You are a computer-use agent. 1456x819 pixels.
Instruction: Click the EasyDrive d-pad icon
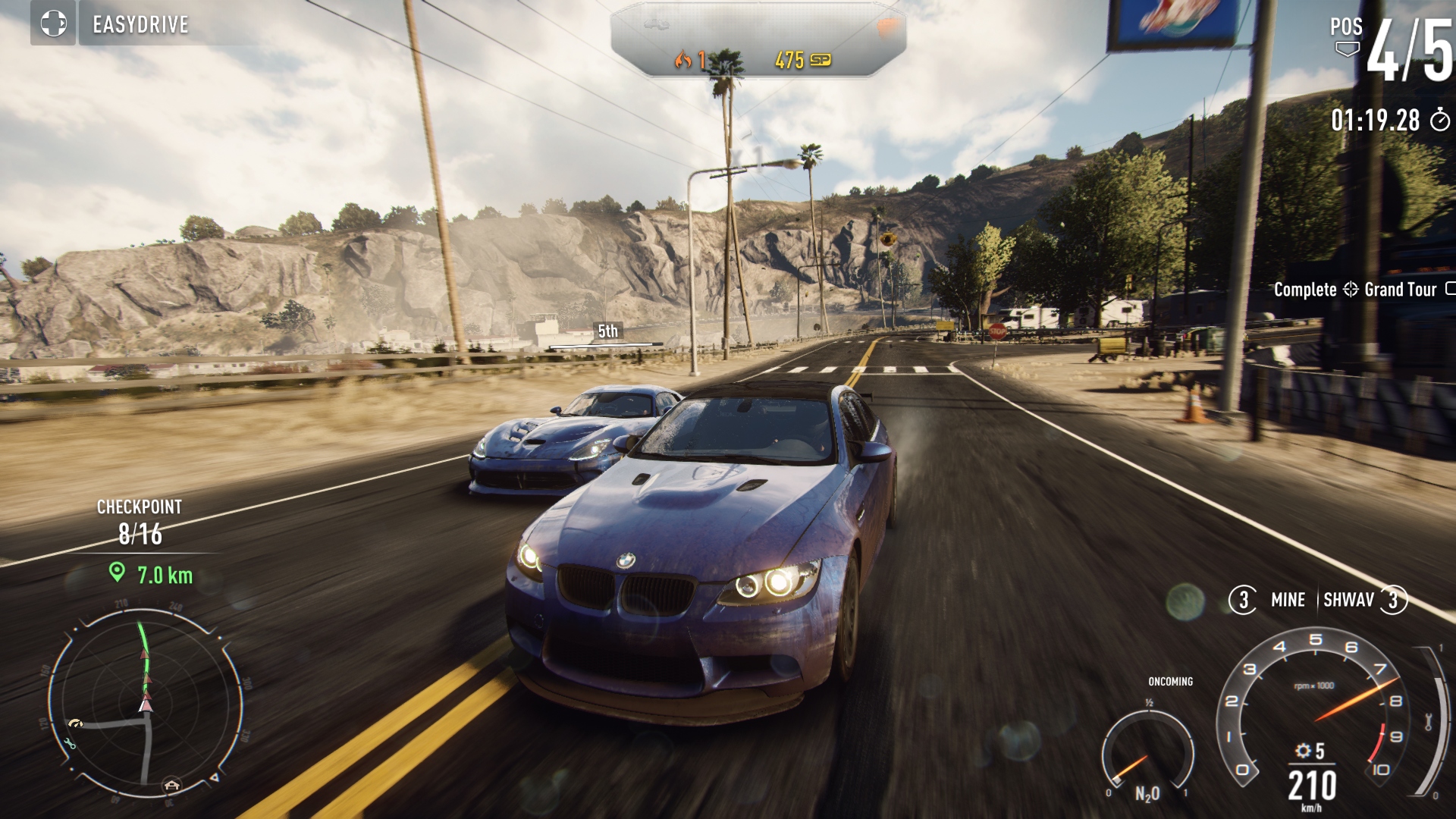[53, 24]
